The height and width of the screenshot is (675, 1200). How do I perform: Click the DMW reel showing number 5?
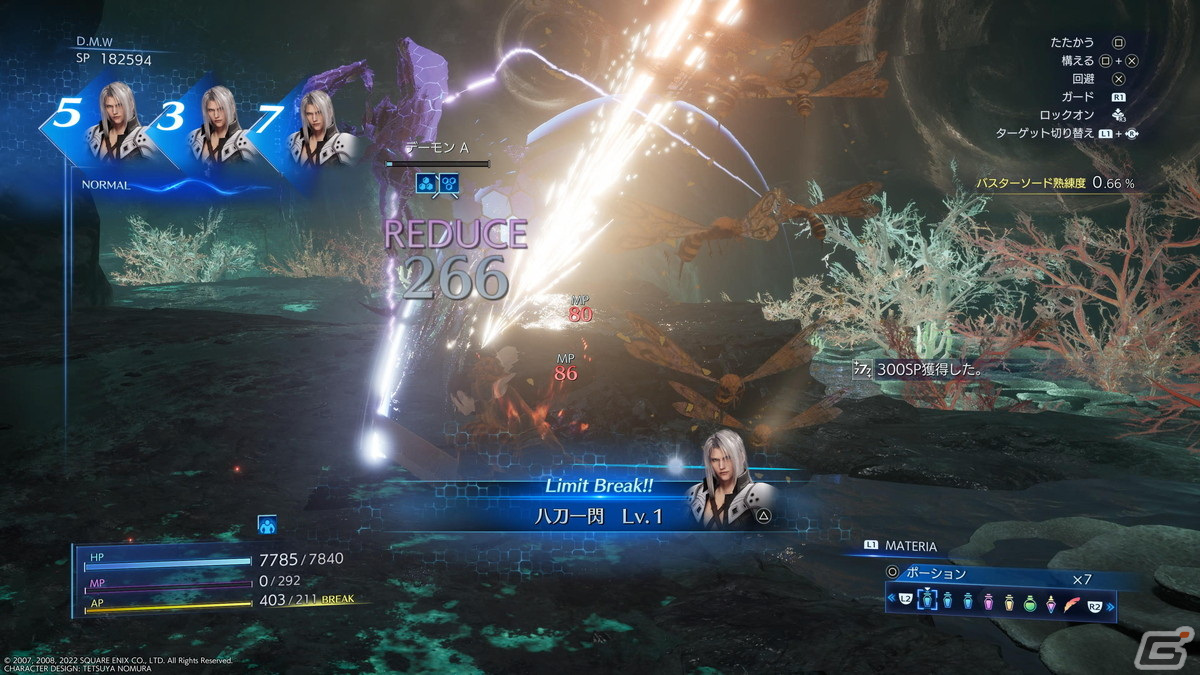[95, 123]
